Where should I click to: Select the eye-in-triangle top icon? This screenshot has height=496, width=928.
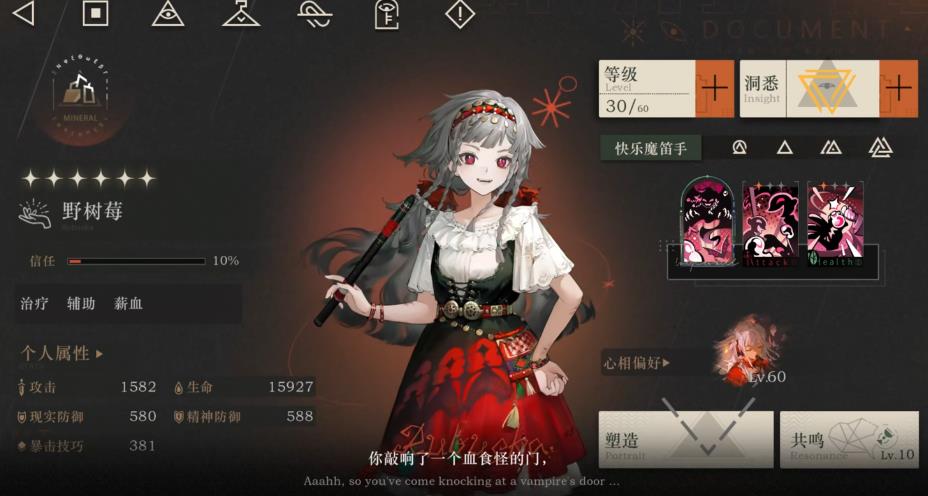168,13
